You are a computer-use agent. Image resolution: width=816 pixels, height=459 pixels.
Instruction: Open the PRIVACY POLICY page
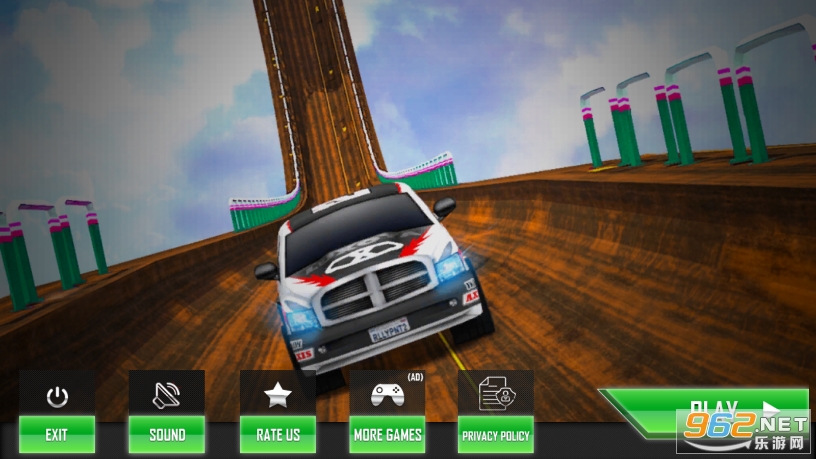(496, 434)
